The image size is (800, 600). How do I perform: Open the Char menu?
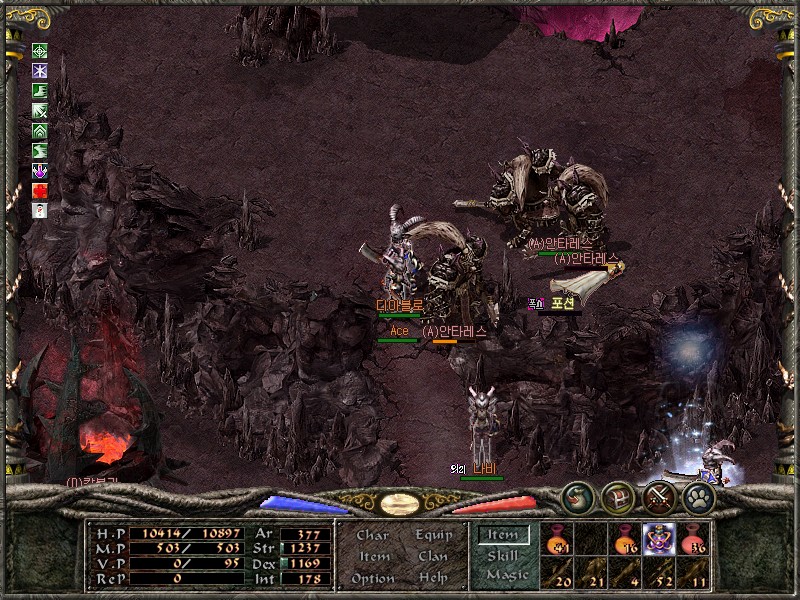[x=373, y=535]
